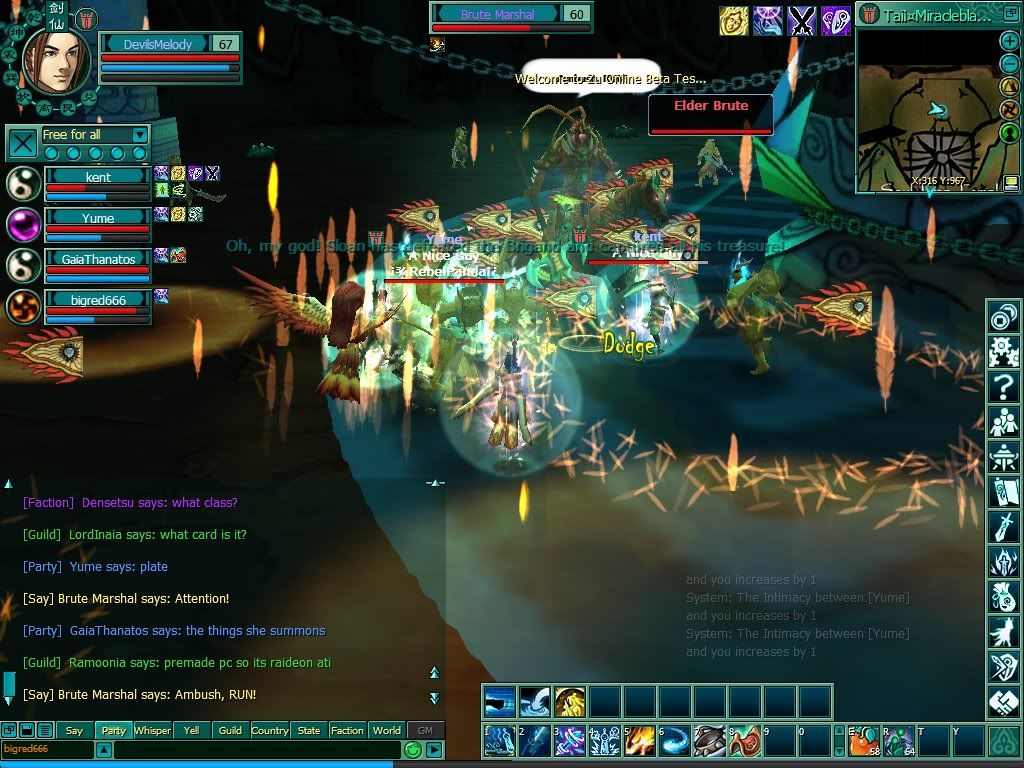Select the World chat channel tab
Screen dimensions: 1024x768
pyautogui.click(x=387, y=730)
